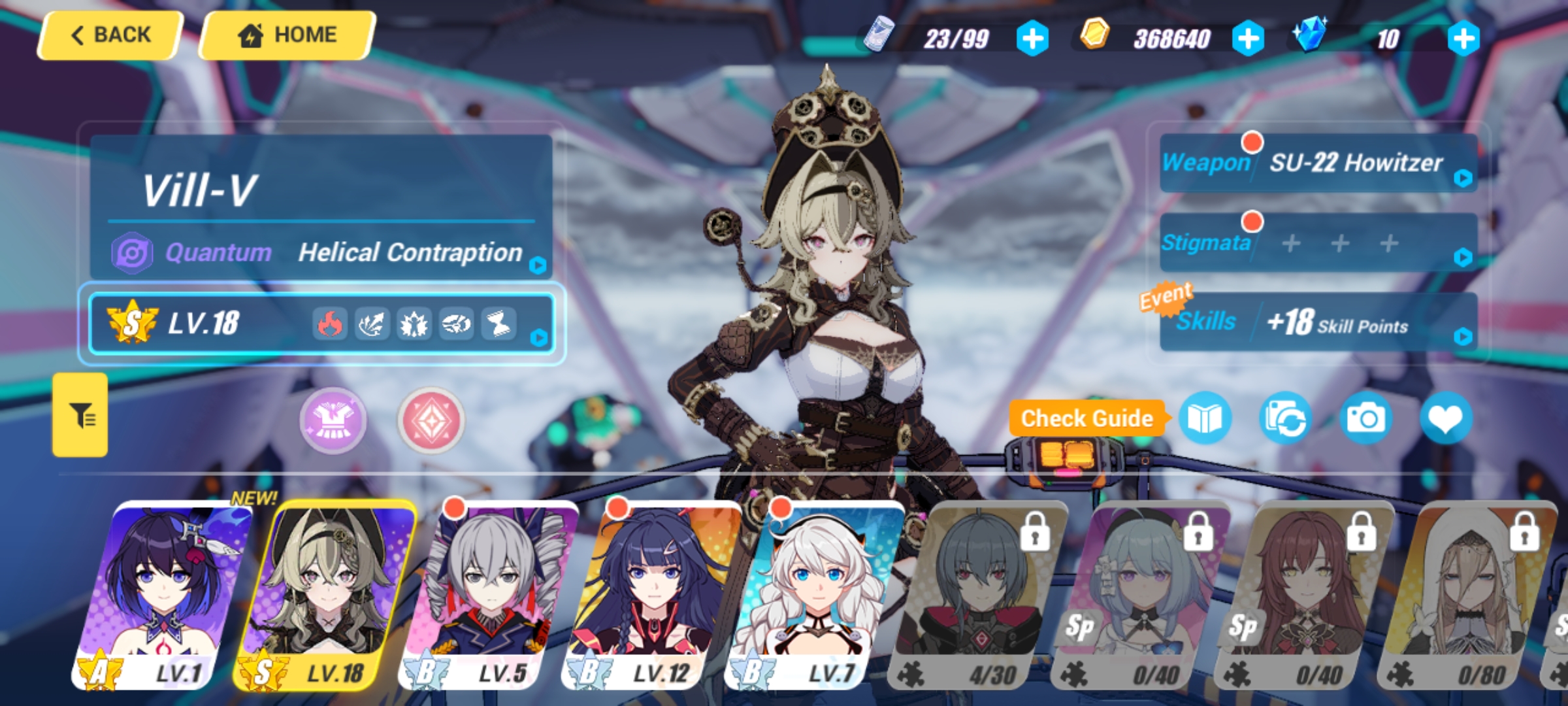Open the outfit customization icon
This screenshot has height=706, width=1568.
[x=332, y=418]
